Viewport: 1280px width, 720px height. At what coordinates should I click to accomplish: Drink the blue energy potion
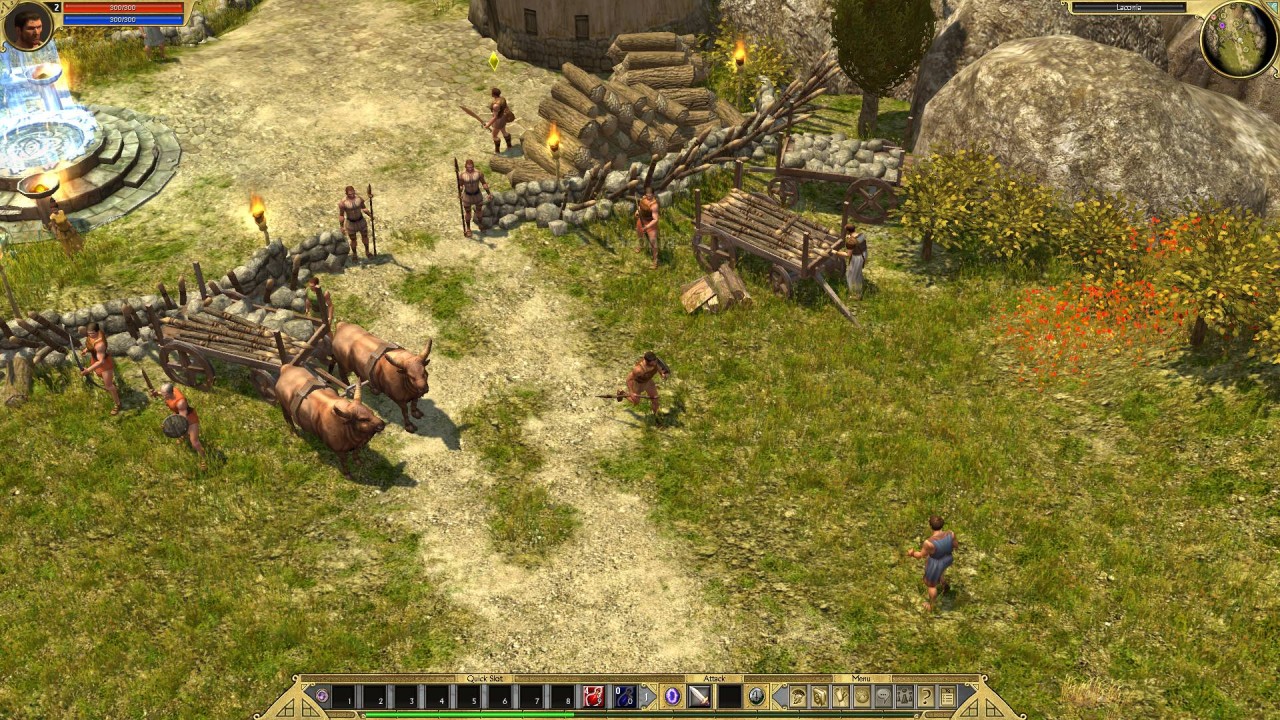(x=626, y=697)
